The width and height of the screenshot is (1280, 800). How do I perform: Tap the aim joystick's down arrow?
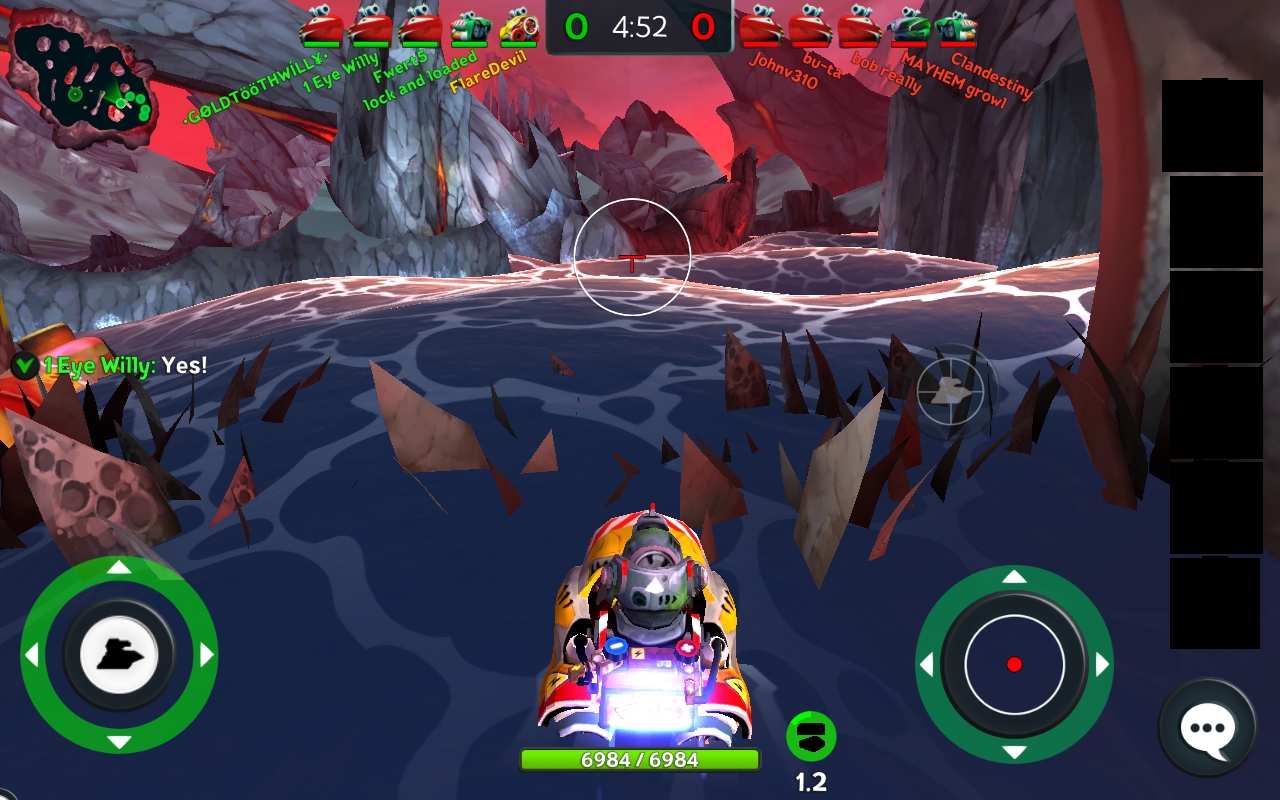pyautogui.click(x=1014, y=752)
